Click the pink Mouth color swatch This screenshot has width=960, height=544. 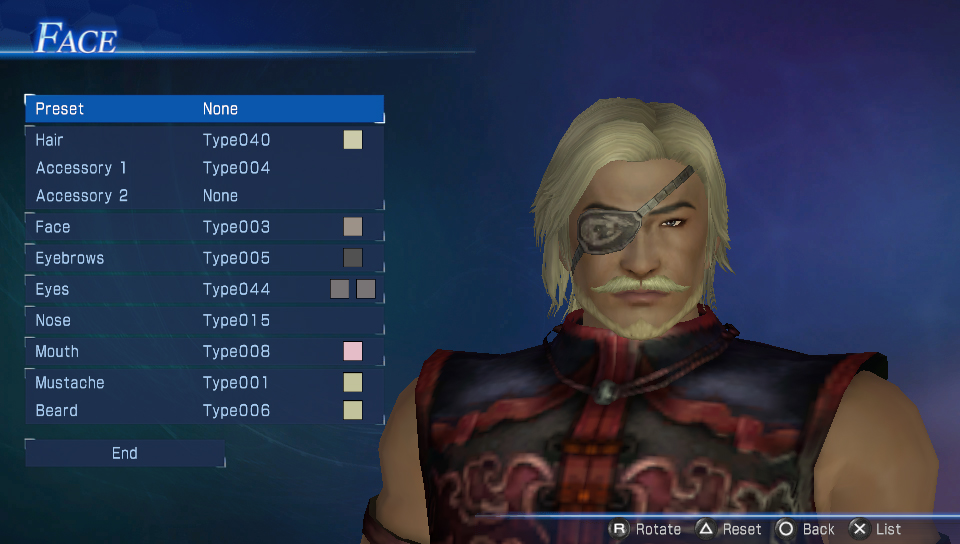point(353,351)
